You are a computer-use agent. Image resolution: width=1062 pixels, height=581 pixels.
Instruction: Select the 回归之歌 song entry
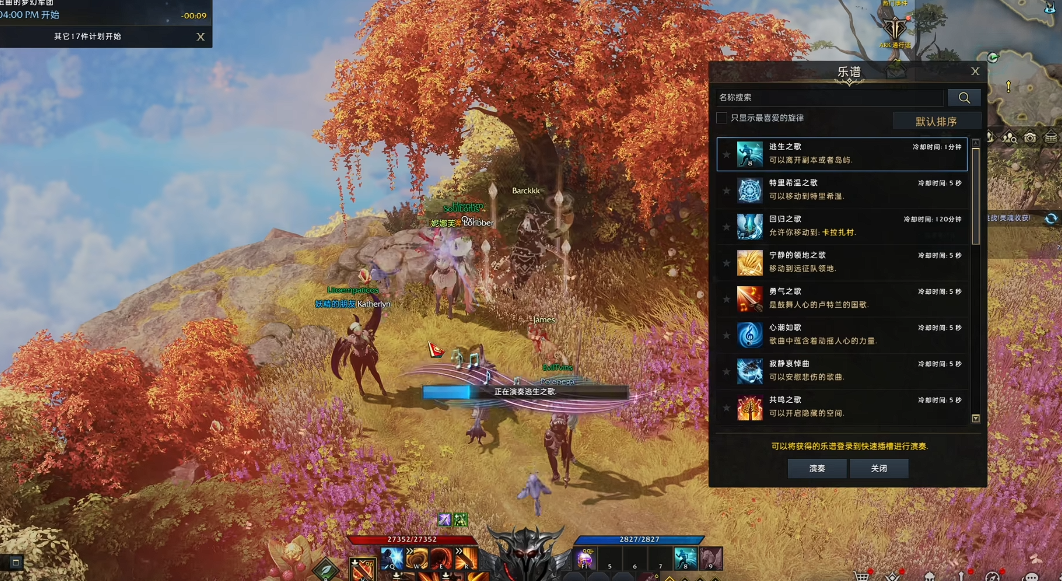[x=841, y=226]
